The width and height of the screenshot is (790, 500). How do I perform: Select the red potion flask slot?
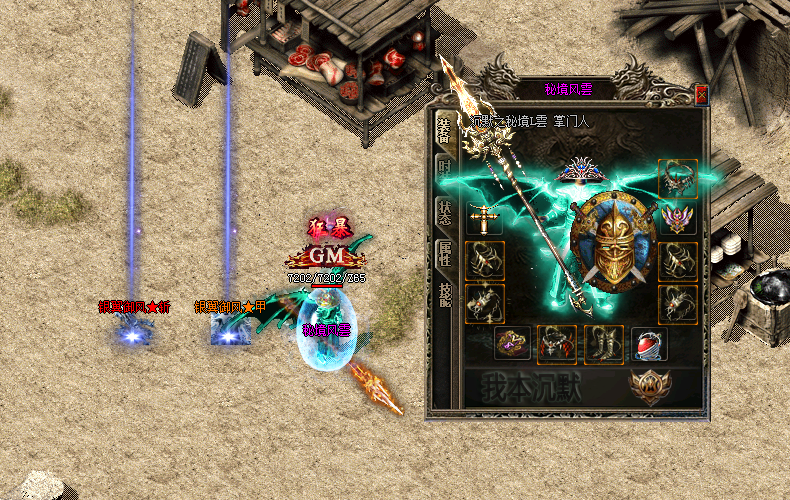tap(650, 344)
